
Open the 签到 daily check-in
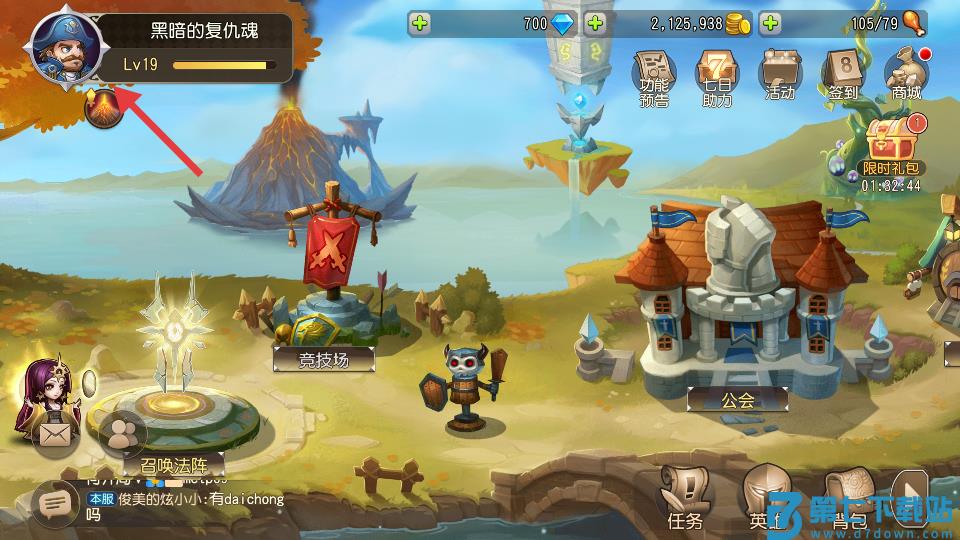tap(842, 75)
